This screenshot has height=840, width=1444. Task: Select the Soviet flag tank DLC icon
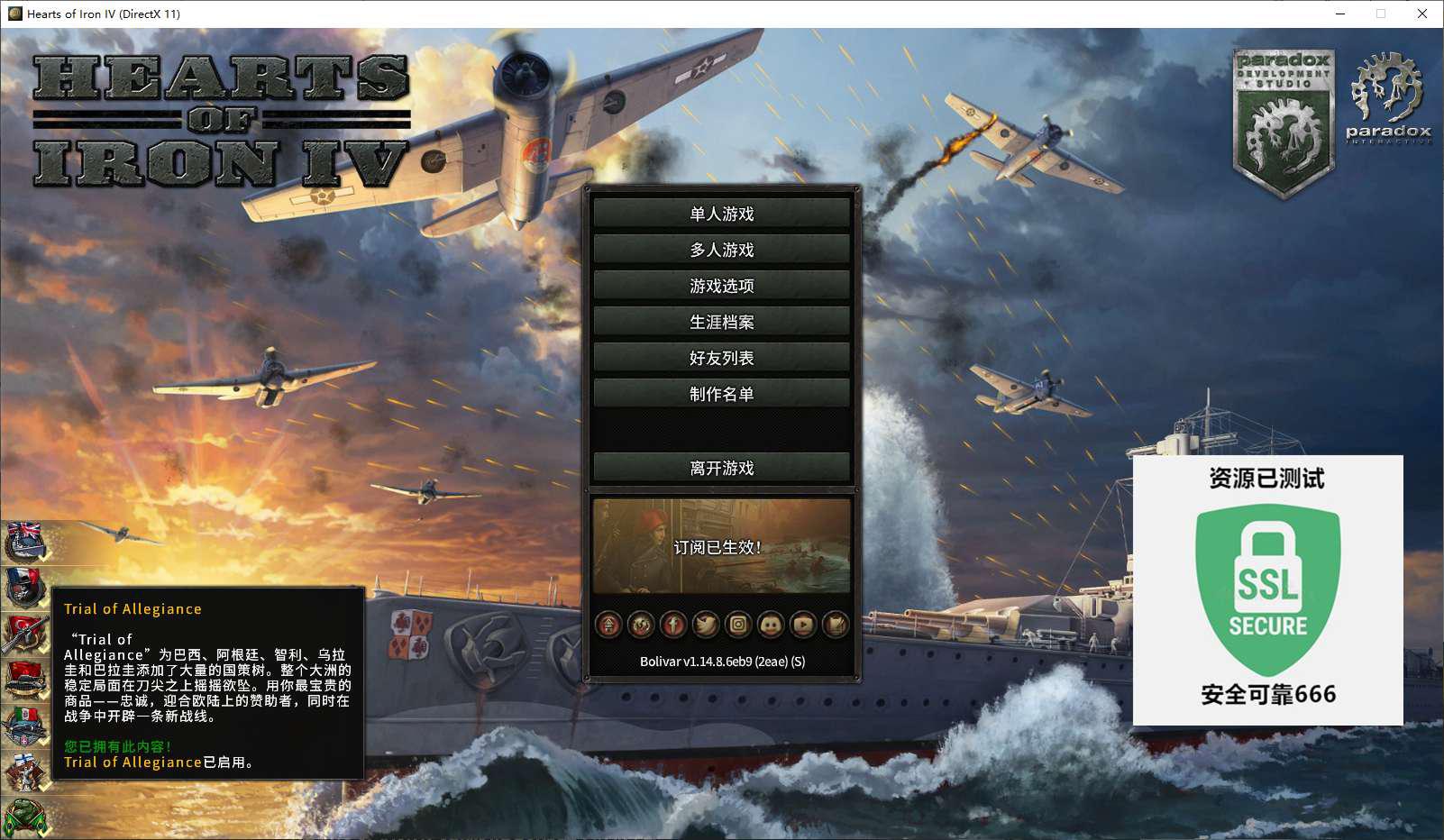coord(24,680)
